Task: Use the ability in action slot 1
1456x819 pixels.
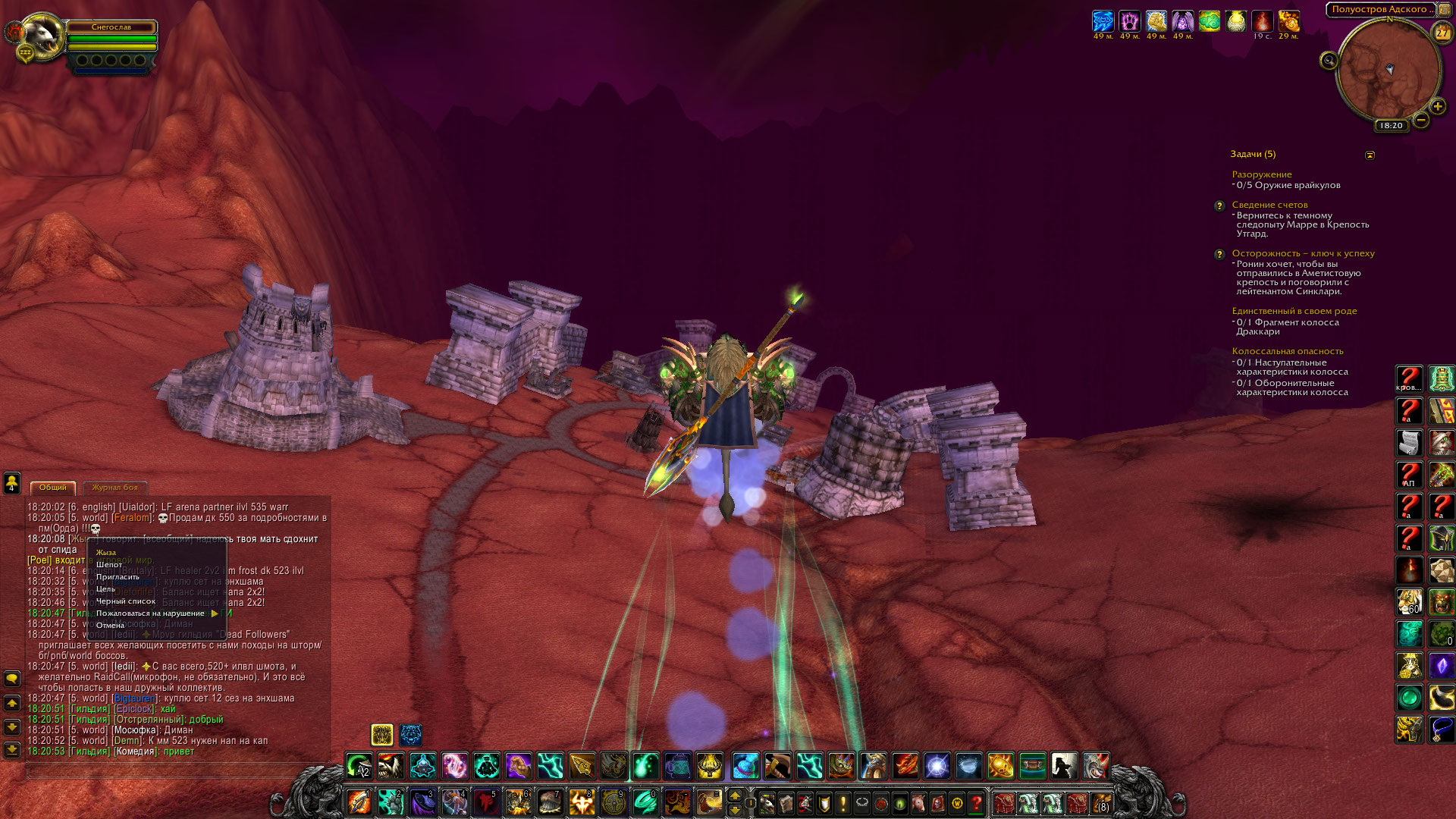Action: [359, 802]
